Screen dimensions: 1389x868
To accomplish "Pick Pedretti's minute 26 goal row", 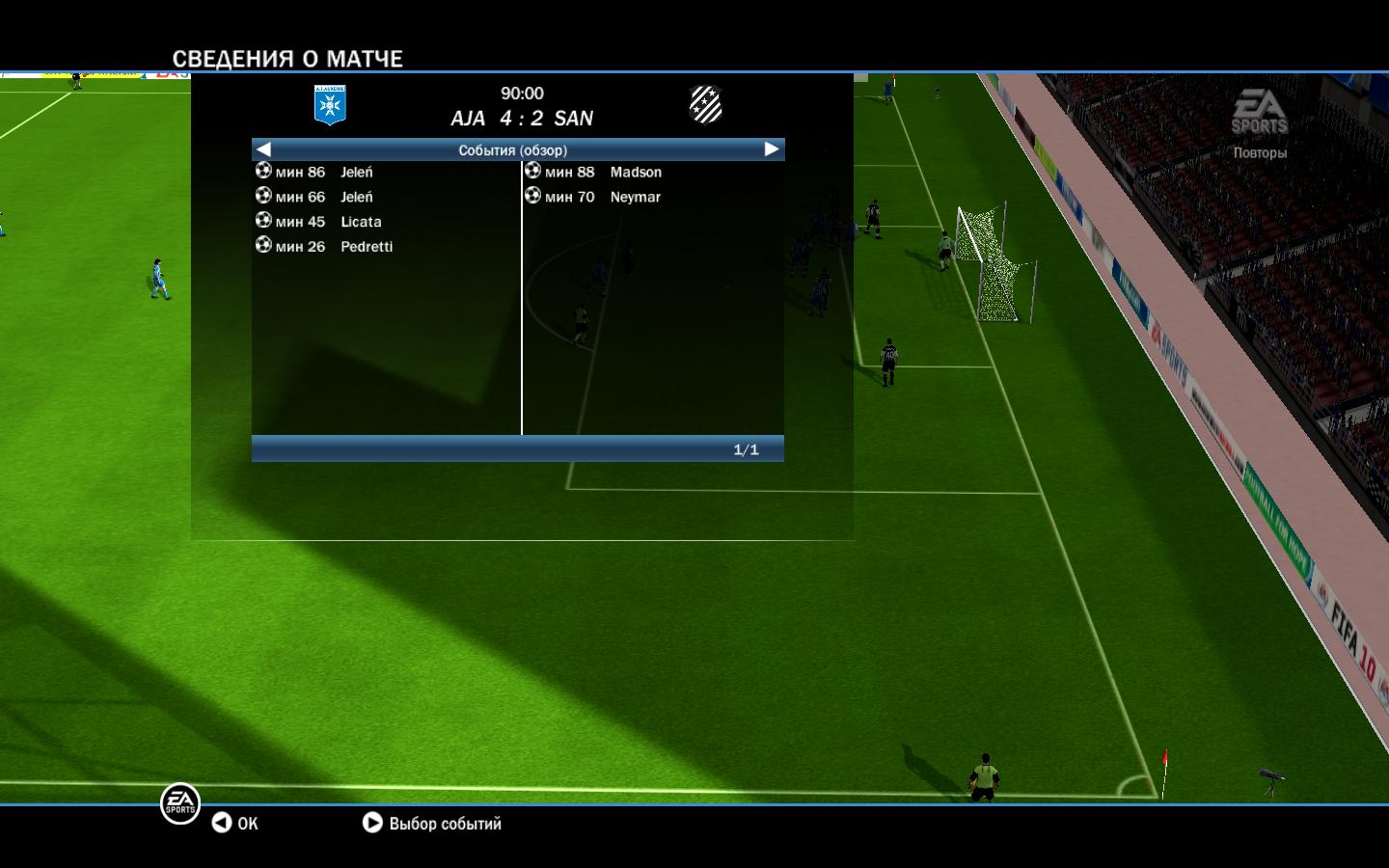I will pyautogui.click(x=333, y=247).
